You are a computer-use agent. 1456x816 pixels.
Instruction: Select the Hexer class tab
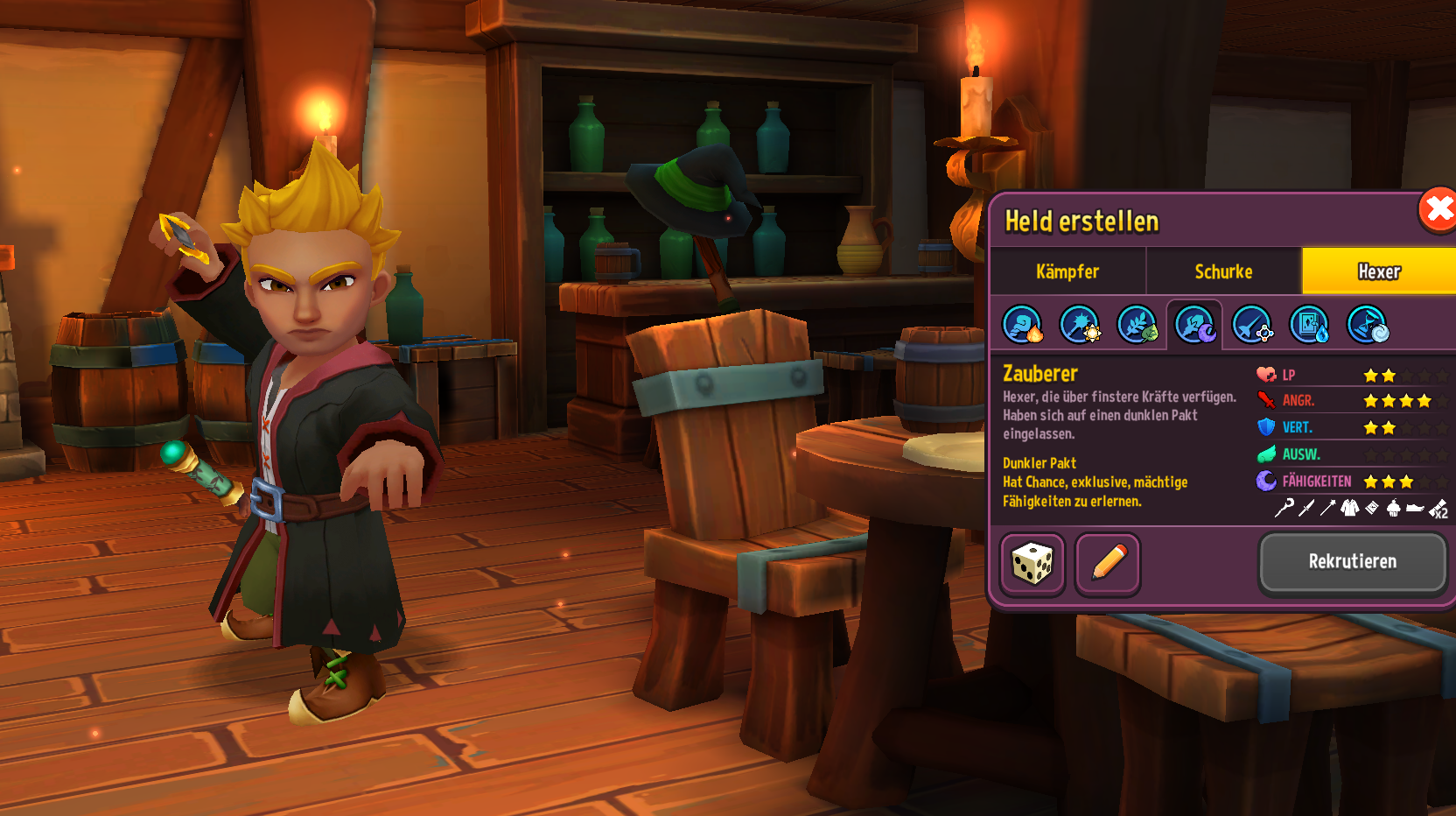point(1378,271)
